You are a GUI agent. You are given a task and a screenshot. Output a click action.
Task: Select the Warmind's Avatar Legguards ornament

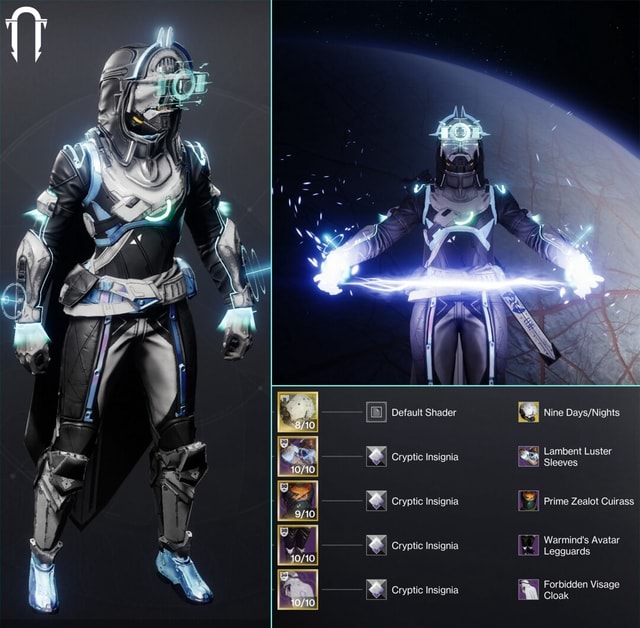pos(528,545)
